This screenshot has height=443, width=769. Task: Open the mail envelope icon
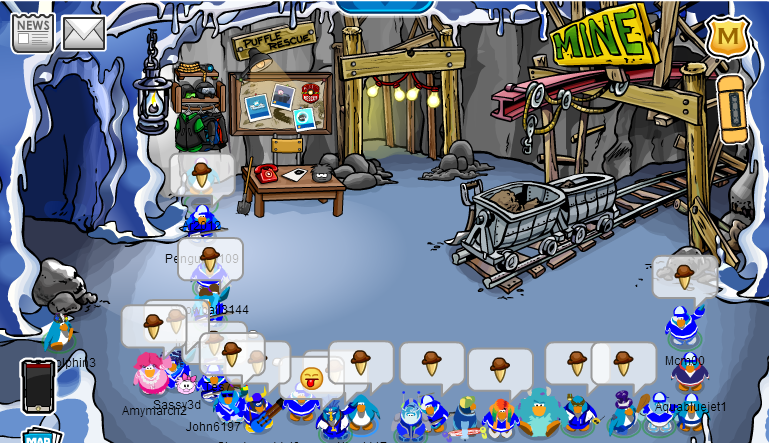click(x=84, y=33)
